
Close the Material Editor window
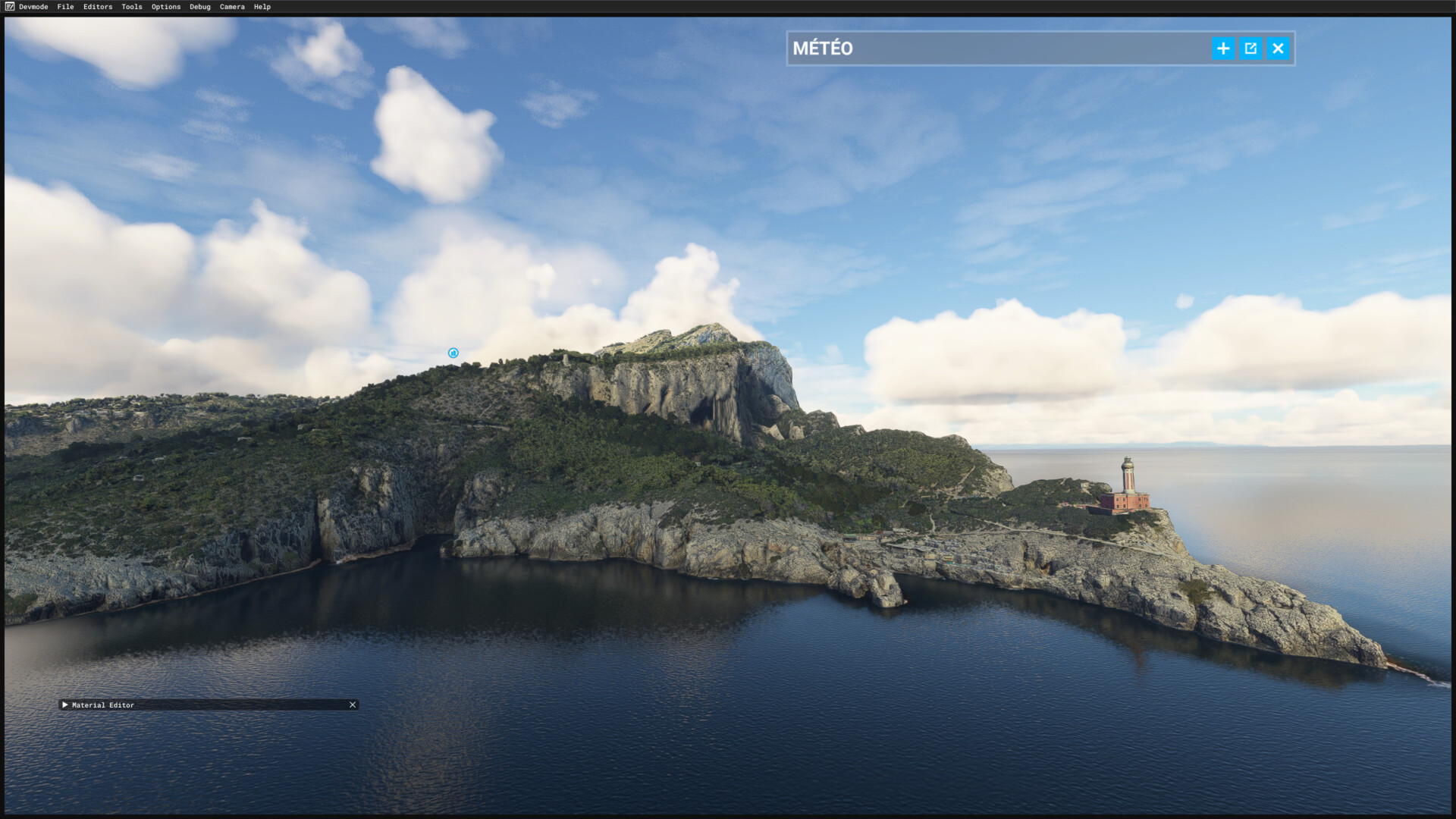pos(353,705)
